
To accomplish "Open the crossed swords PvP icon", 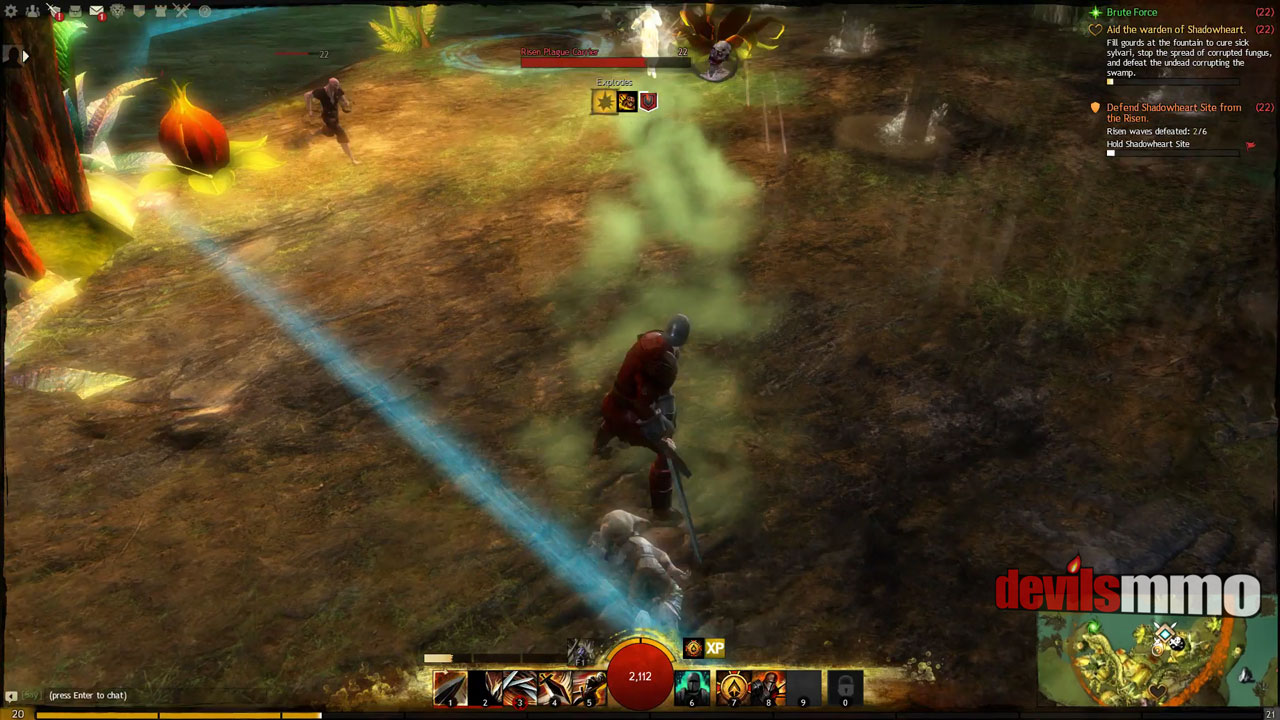I will tap(182, 11).
